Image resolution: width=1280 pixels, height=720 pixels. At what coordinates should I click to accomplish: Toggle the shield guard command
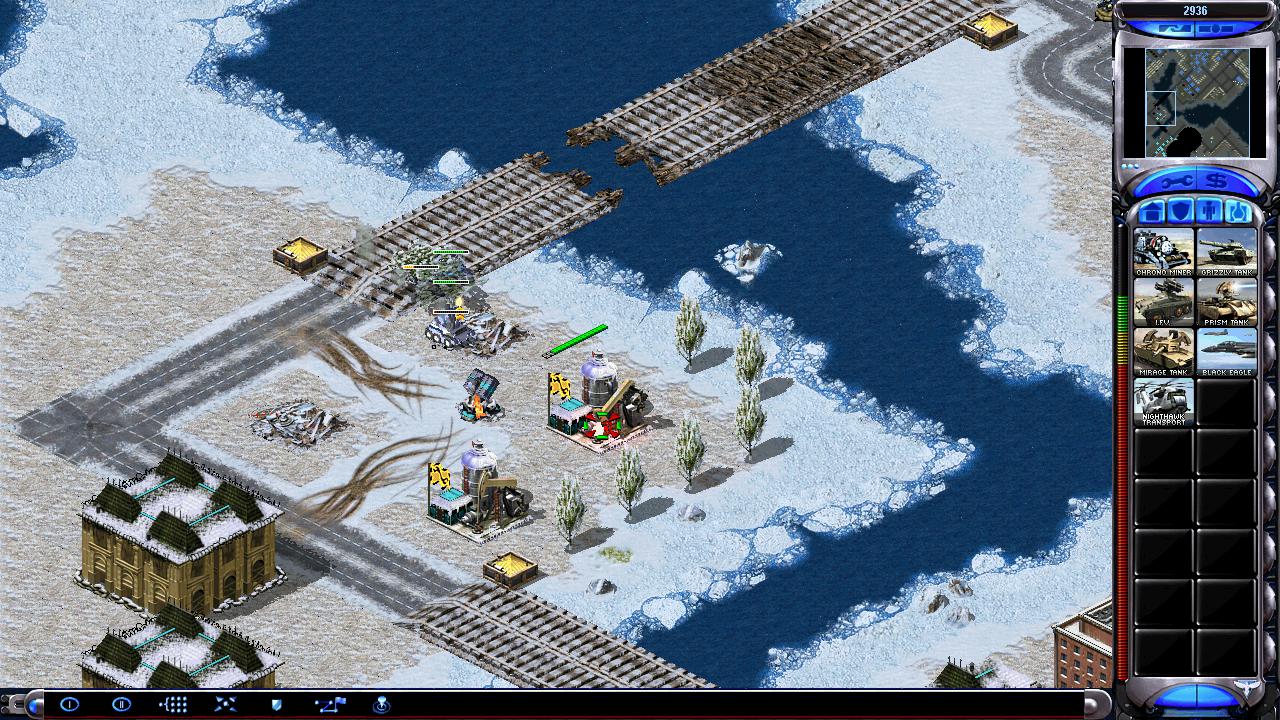(x=277, y=704)
